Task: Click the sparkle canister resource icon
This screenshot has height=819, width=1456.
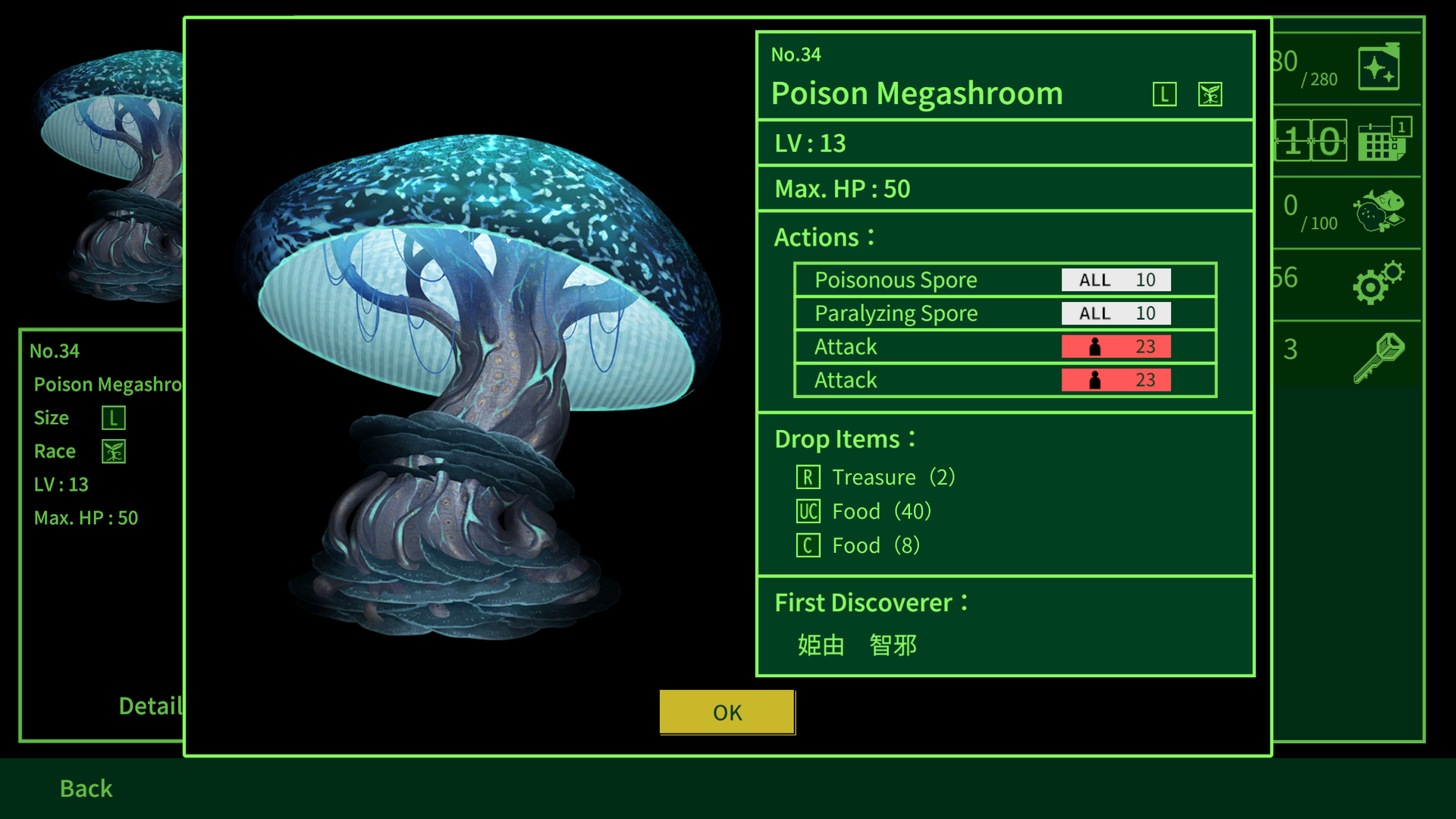Action: coord(1380,67)
